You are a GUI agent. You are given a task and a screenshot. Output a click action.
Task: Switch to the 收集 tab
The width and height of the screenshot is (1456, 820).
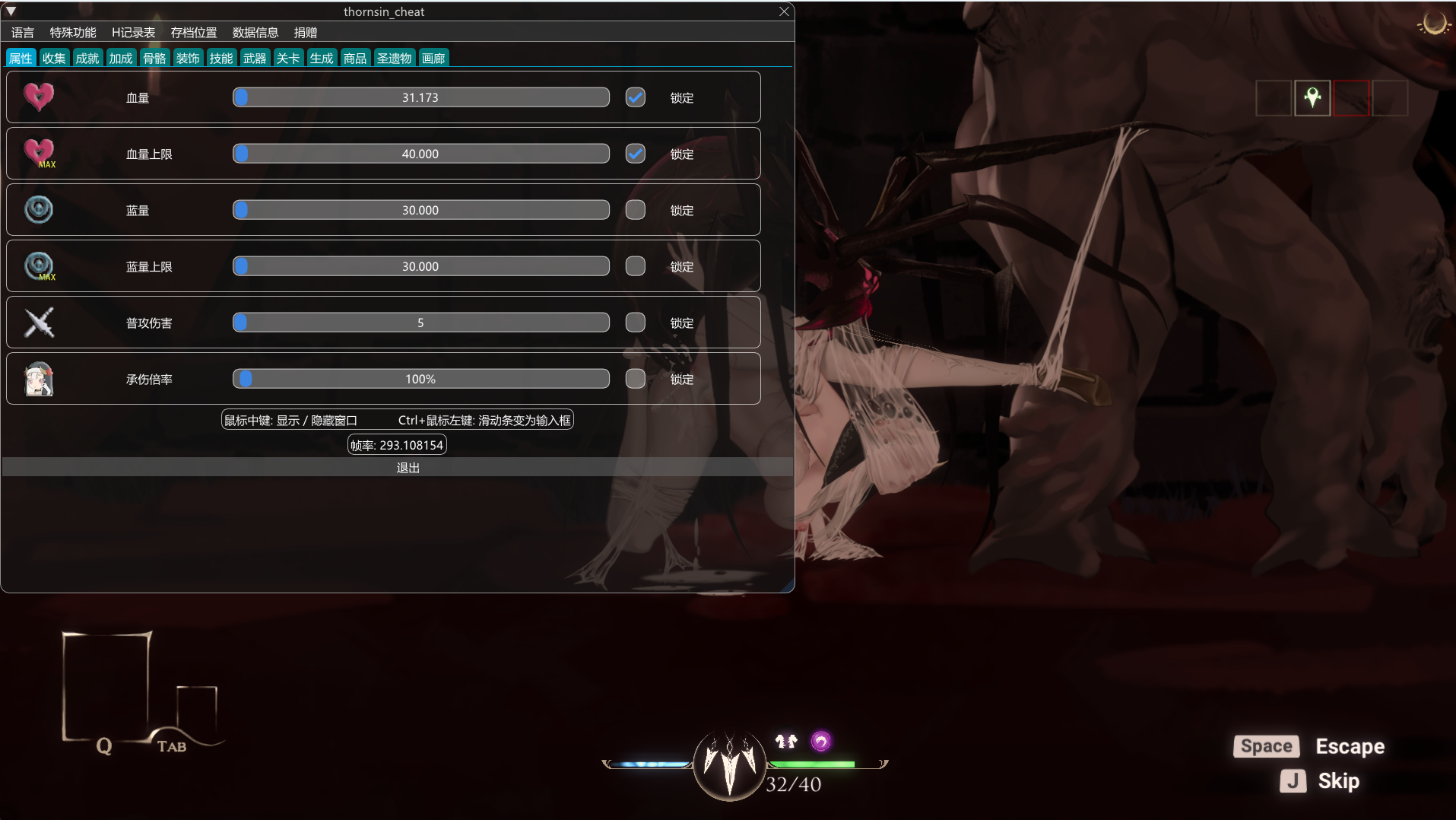click(54, 59)
